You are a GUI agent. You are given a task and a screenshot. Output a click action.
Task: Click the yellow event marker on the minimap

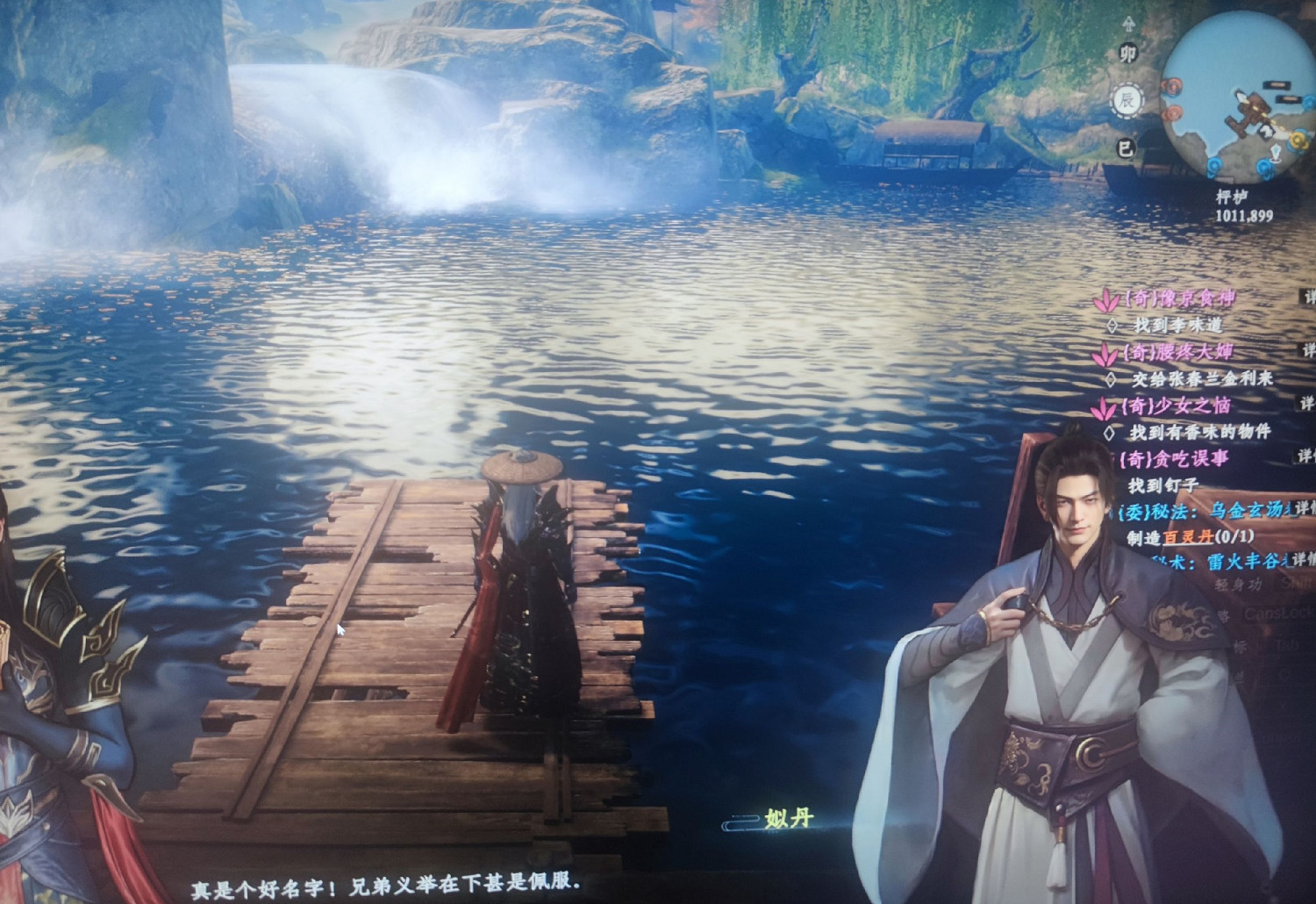point(1296,140)
